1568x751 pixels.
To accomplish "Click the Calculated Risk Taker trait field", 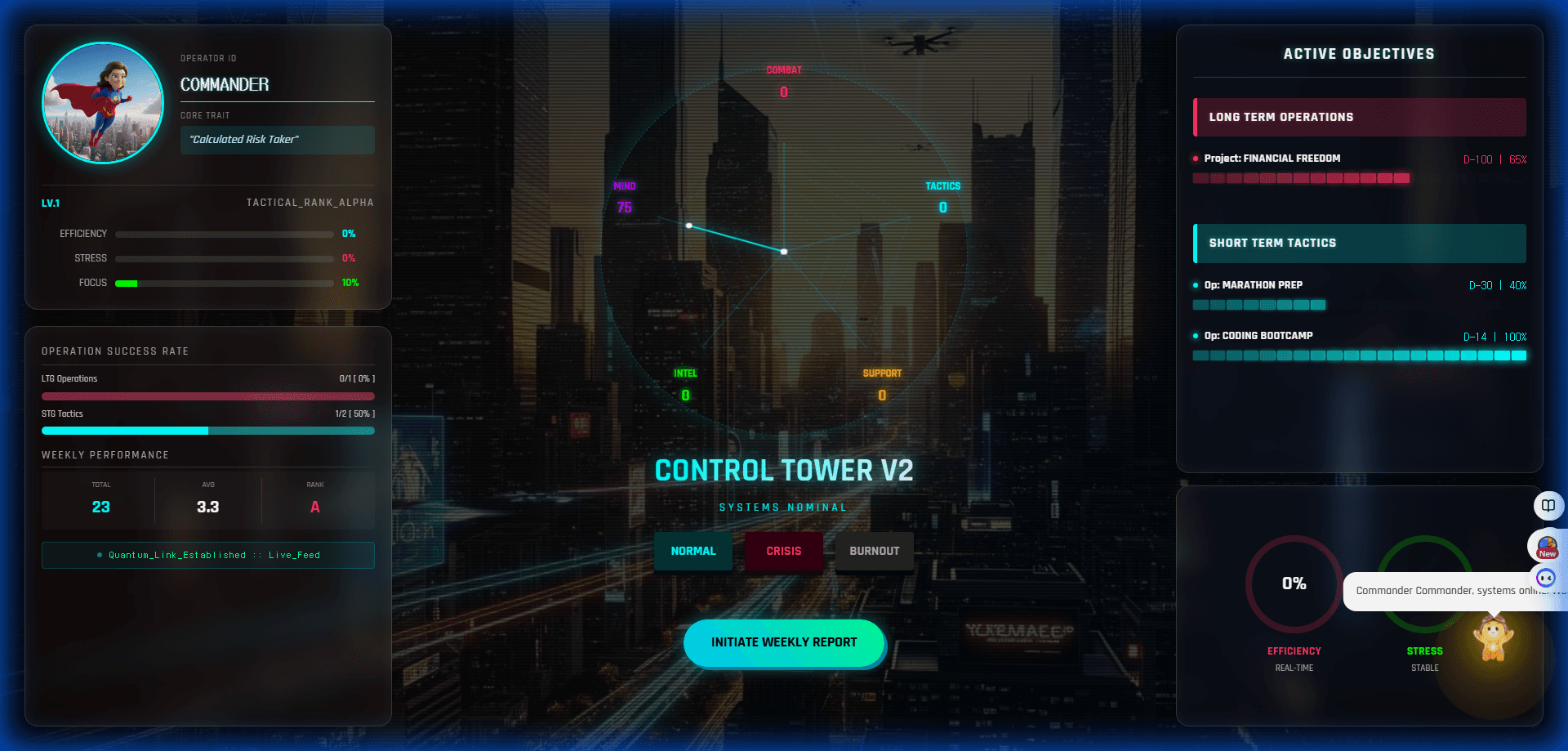I will (277, 140).
